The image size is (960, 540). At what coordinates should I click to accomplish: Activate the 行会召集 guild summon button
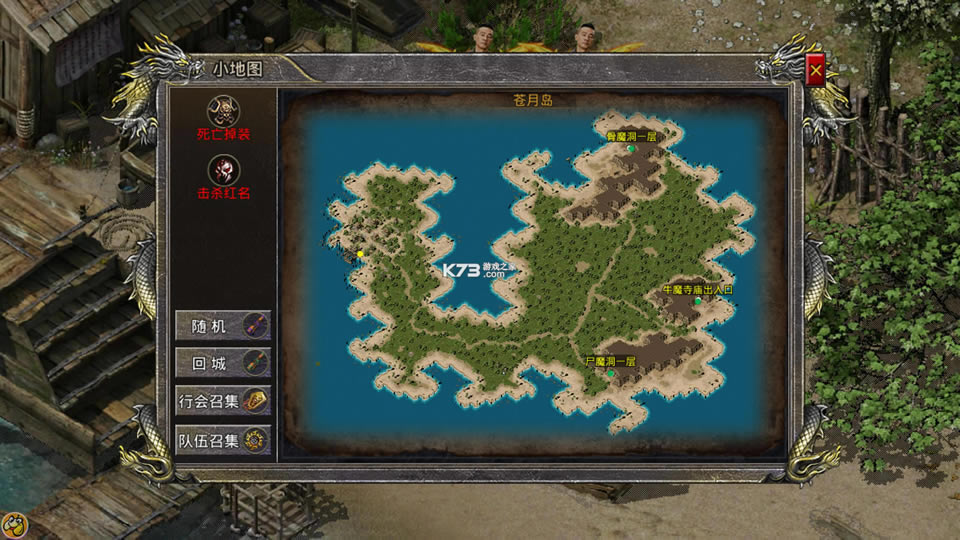(222, 400)
